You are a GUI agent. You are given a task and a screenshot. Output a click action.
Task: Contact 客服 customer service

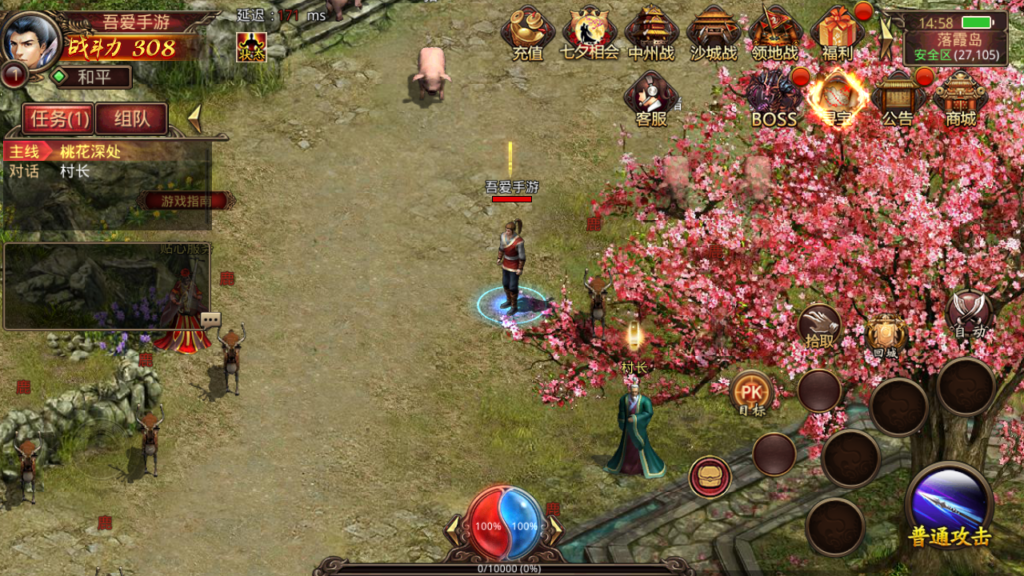(x=651, y=98)
